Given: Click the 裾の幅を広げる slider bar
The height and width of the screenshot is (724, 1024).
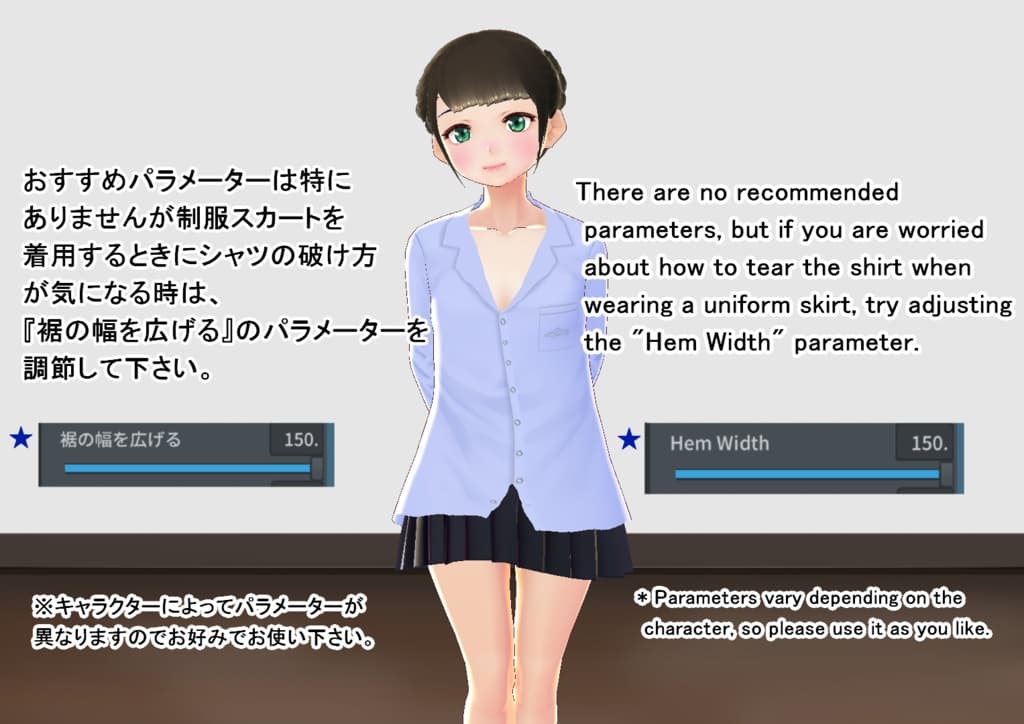Looking at the screenshot, I should click(x=188, y=468).
